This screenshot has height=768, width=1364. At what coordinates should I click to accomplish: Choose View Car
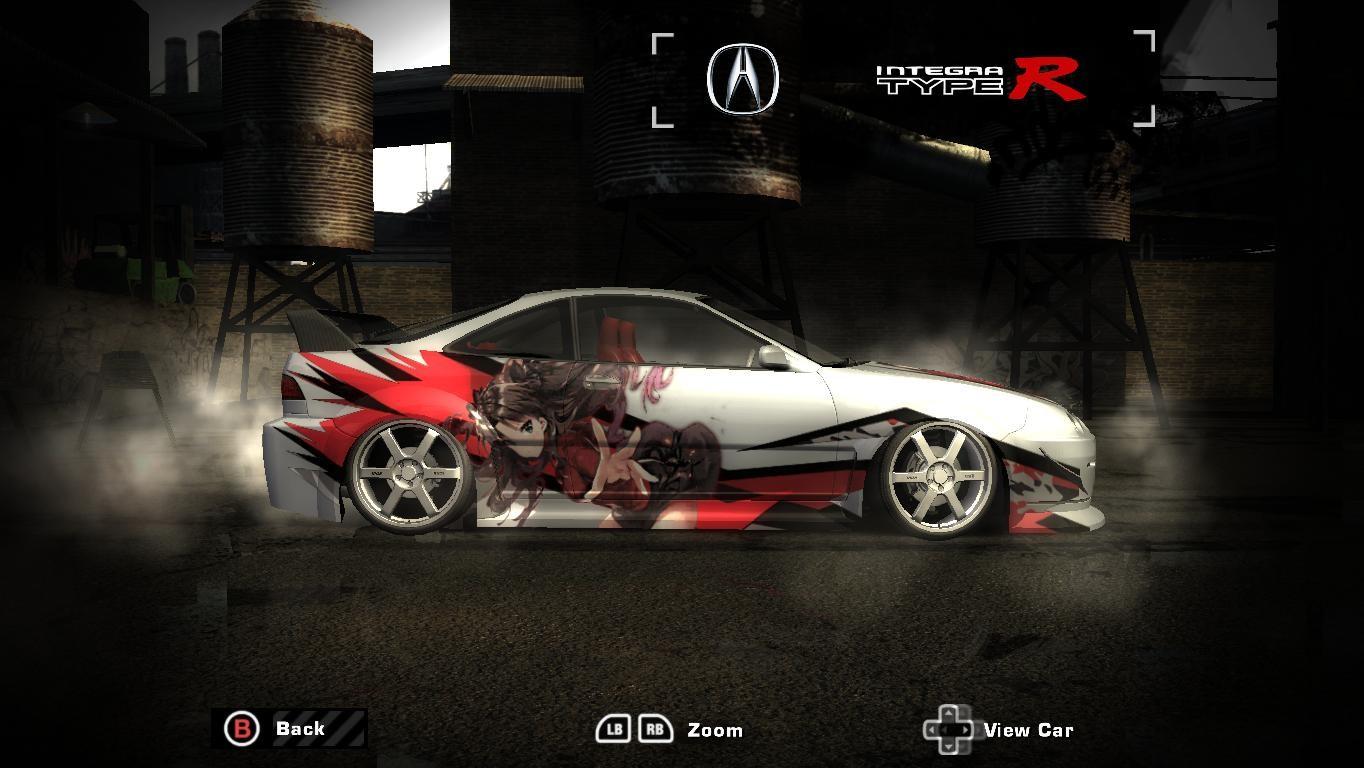point(1029,730)
